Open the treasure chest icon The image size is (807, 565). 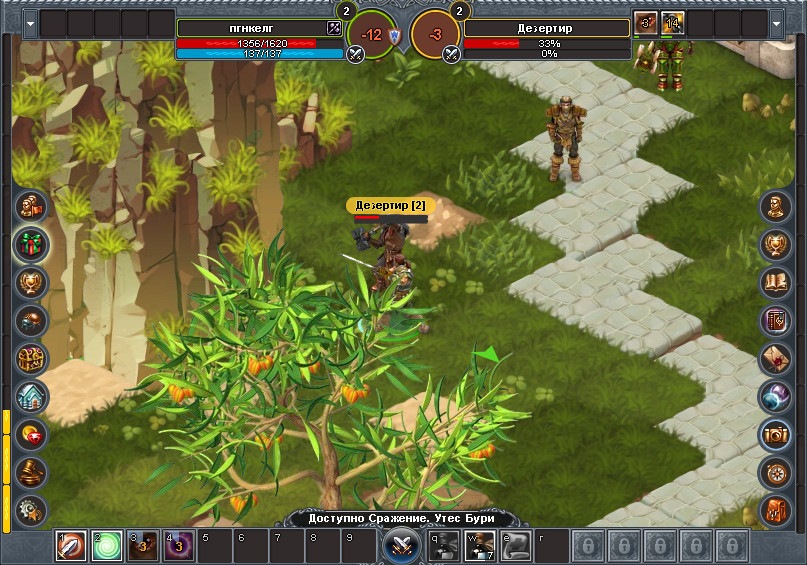(32, 358)
